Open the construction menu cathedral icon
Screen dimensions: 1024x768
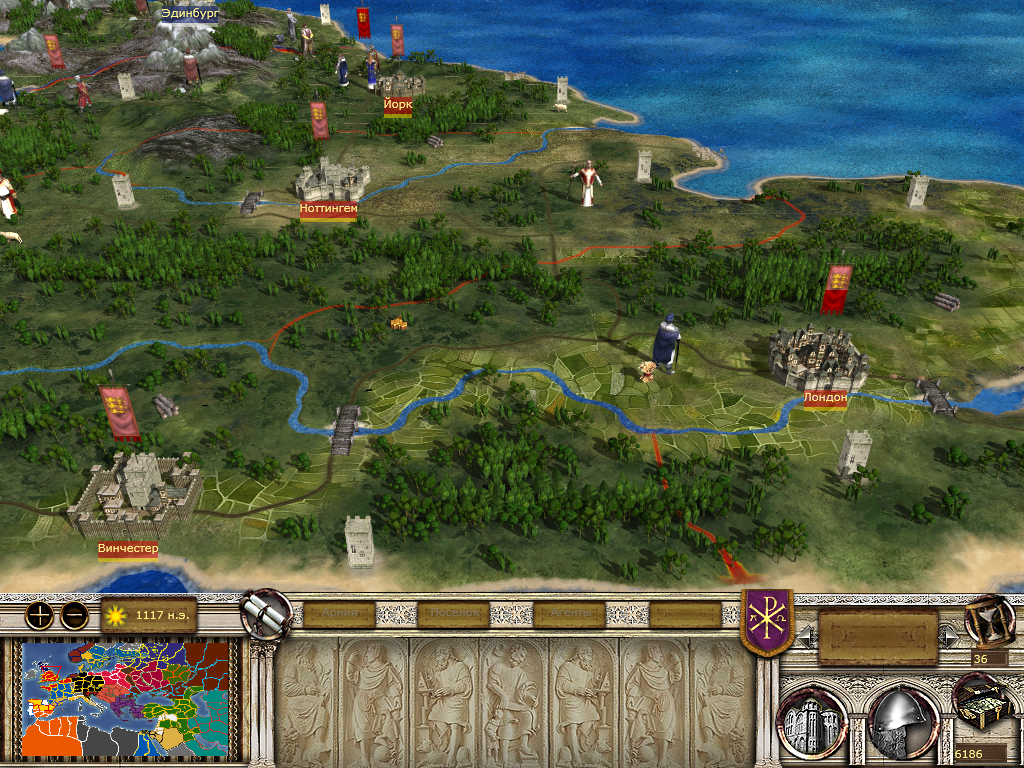click(813, 720)
